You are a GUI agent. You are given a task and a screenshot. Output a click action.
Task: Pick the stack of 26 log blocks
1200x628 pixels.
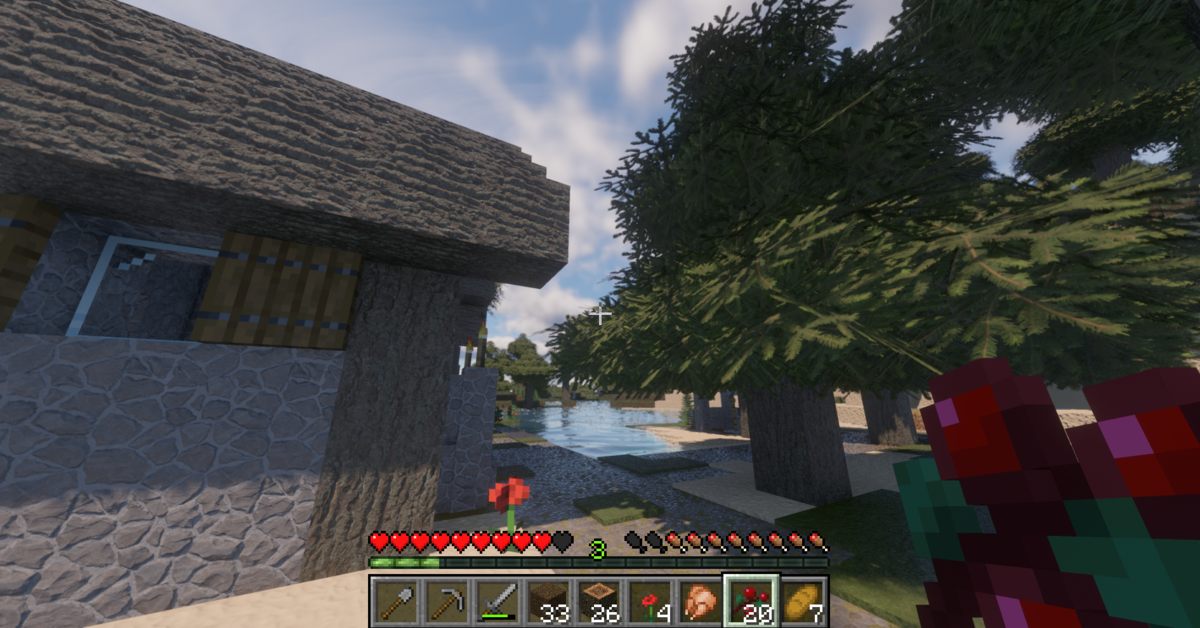[599, 602]
